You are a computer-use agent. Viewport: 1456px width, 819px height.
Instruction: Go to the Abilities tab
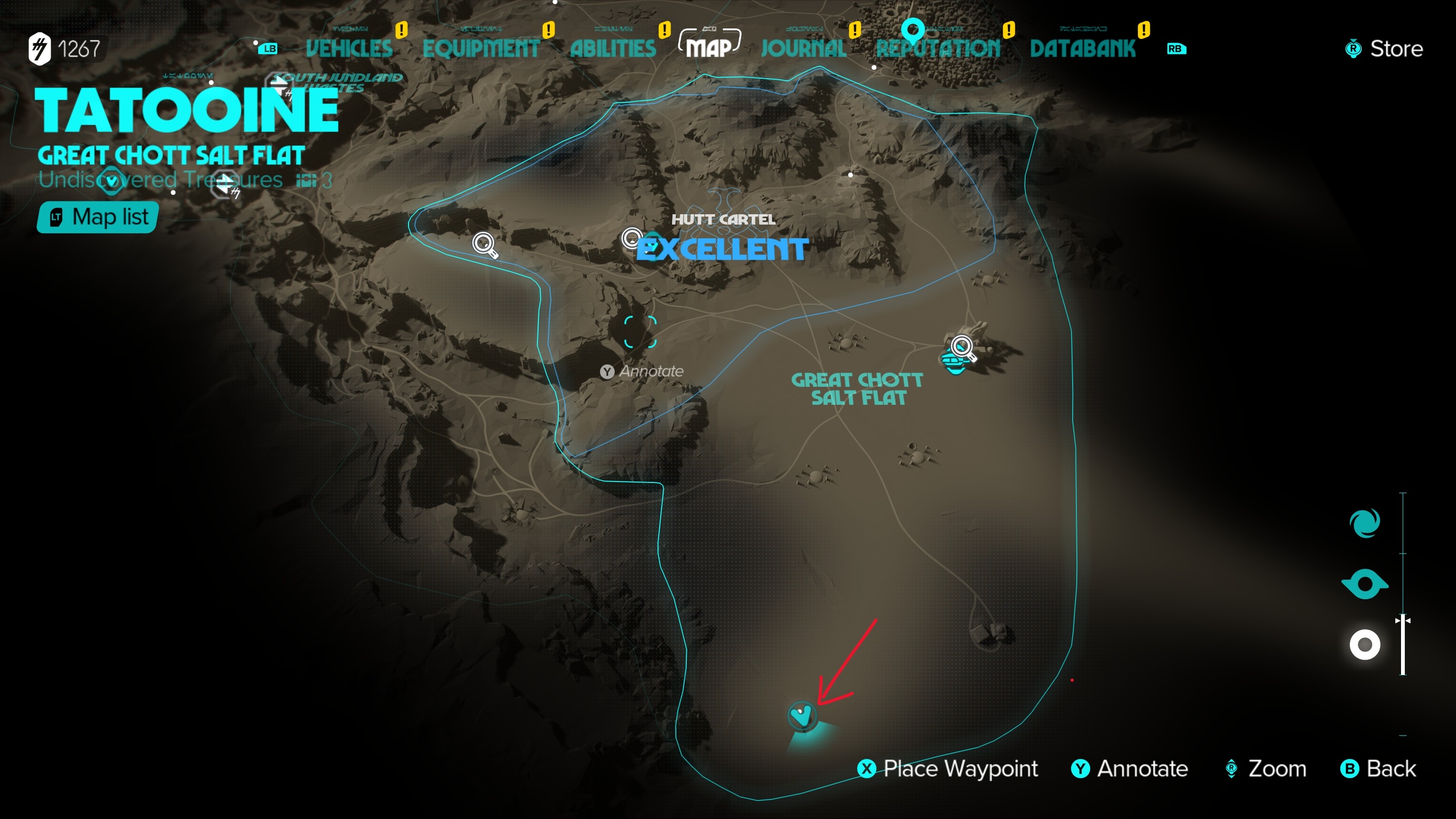point(613,49)
